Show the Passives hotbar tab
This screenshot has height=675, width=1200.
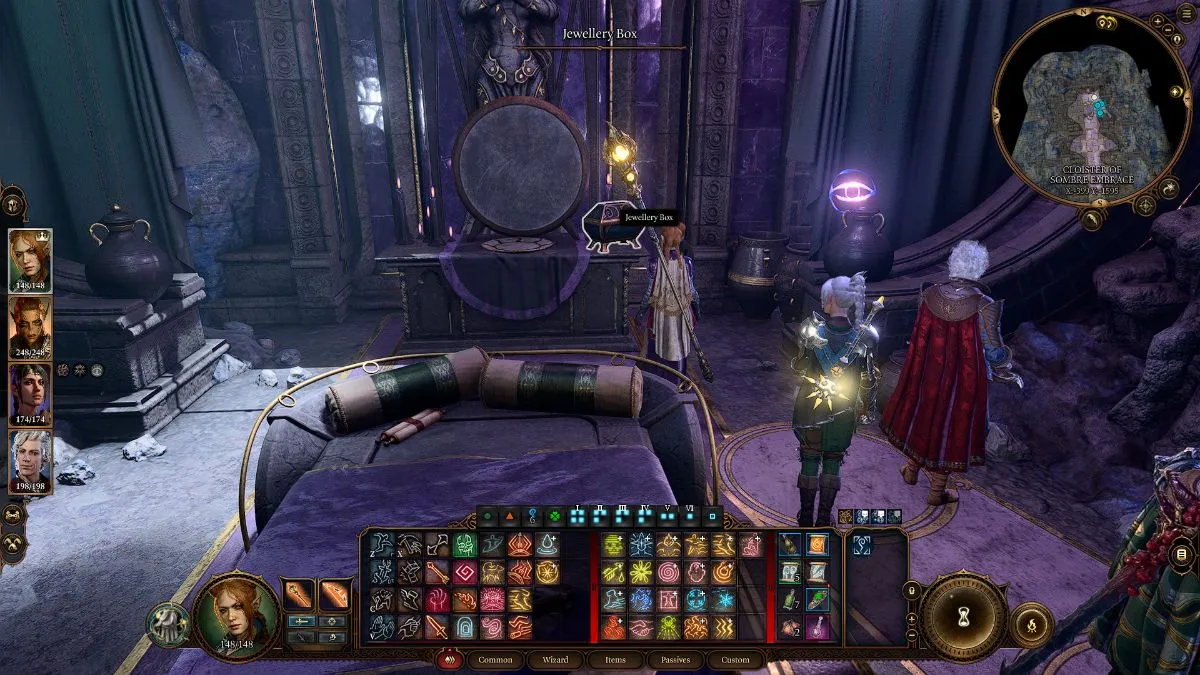pyautogui.click(x=674, y=660)
